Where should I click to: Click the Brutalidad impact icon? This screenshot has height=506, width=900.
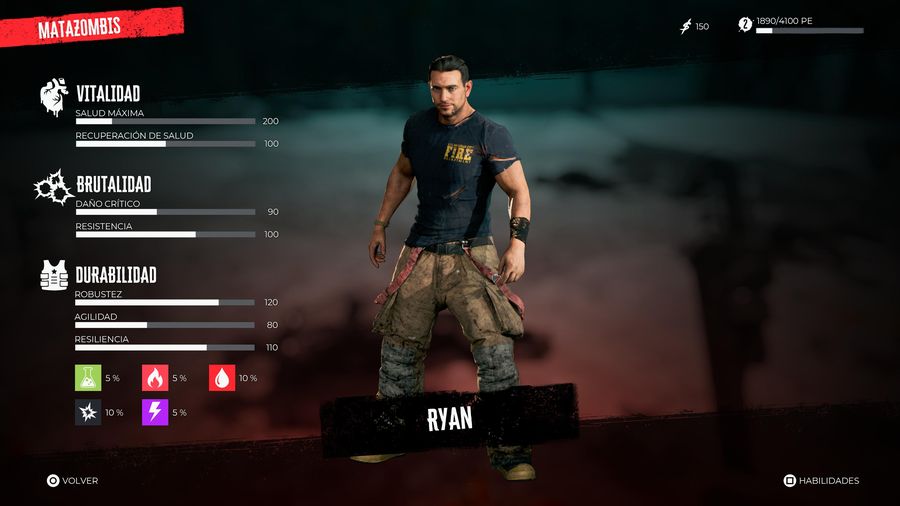52,187
